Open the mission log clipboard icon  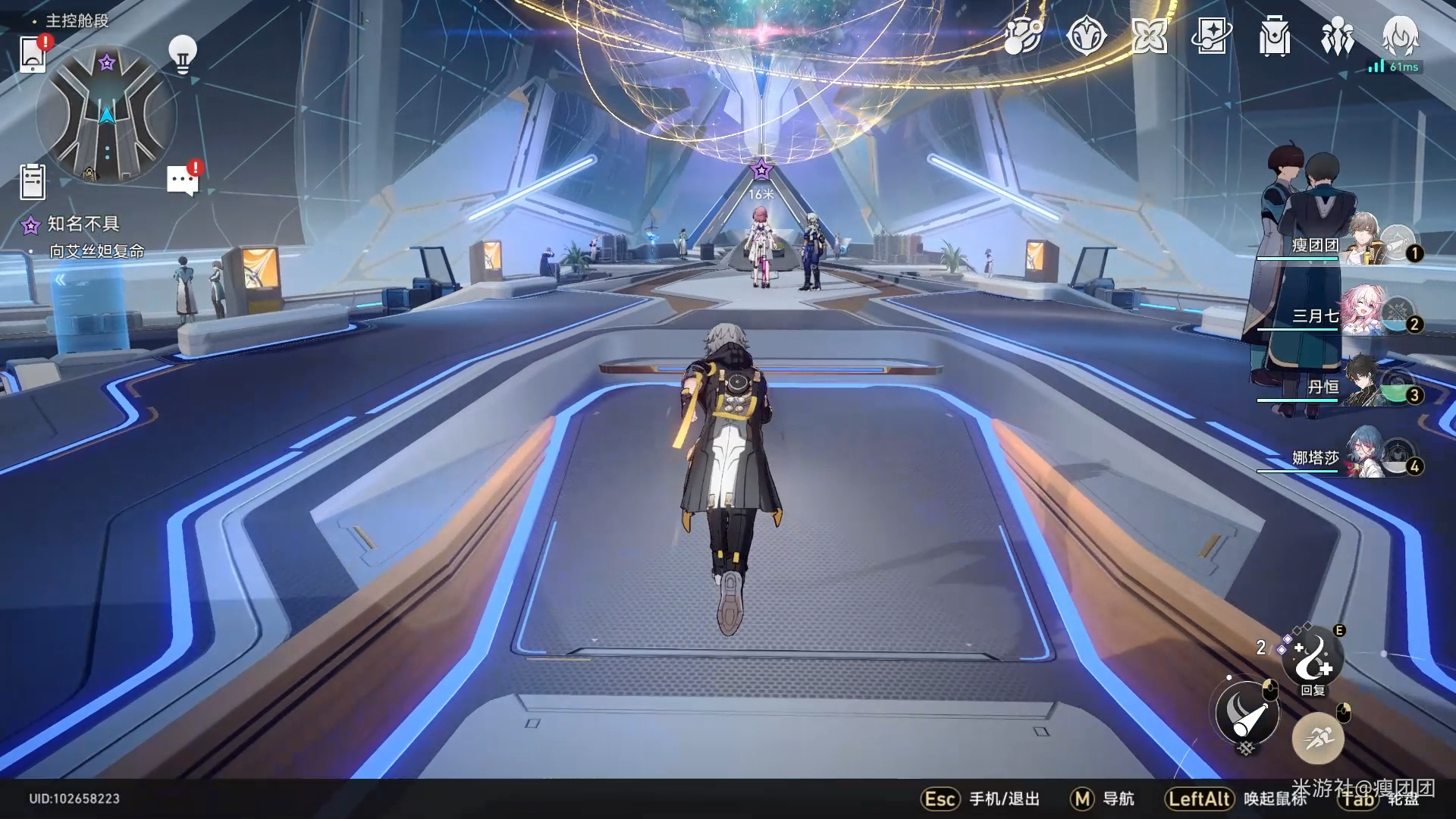(33, 183)
